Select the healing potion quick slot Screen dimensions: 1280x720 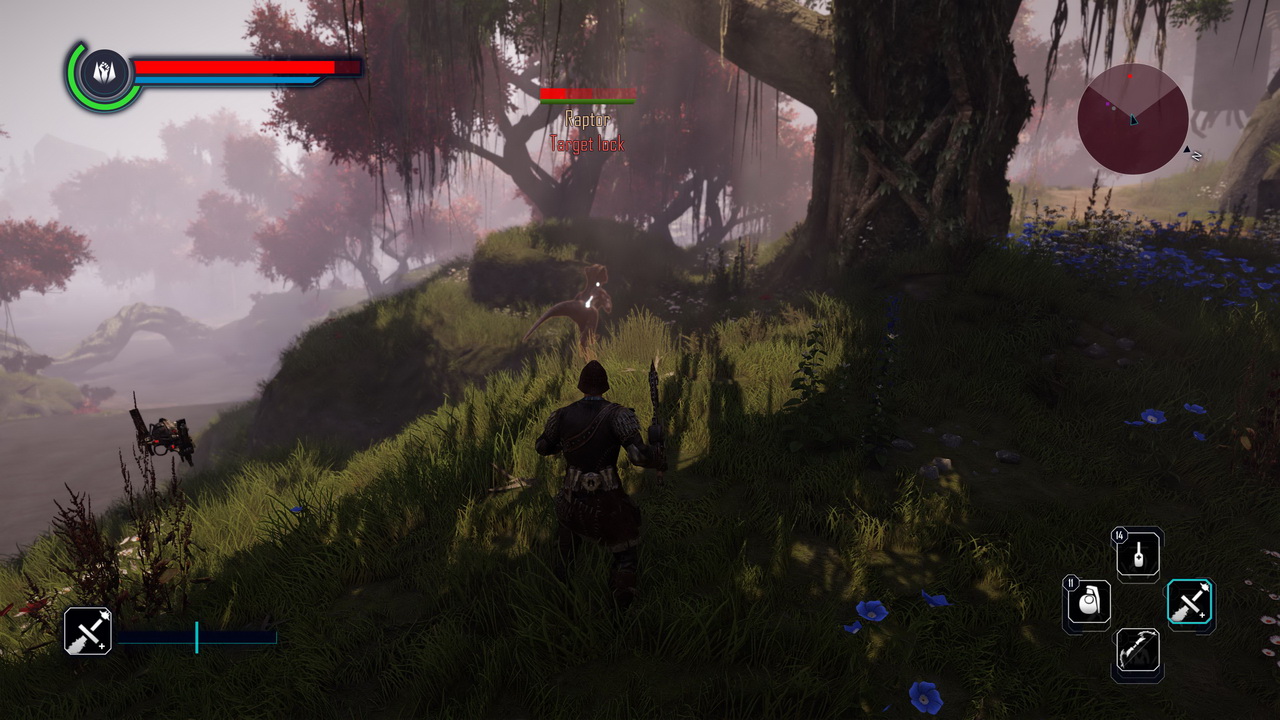click(x=1138, y=555)
